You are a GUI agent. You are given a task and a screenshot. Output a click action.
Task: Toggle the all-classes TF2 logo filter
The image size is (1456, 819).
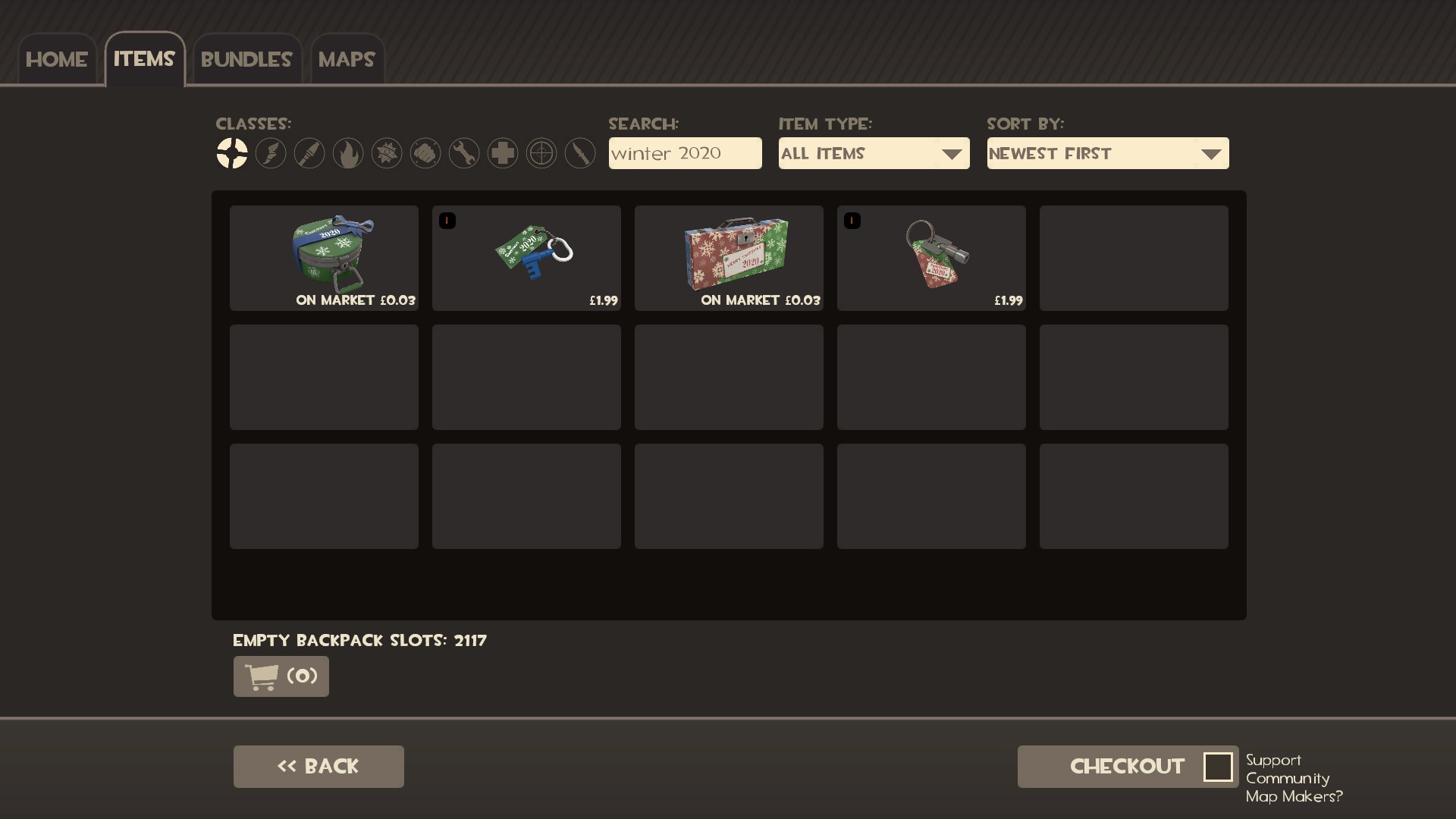point(233,153)
